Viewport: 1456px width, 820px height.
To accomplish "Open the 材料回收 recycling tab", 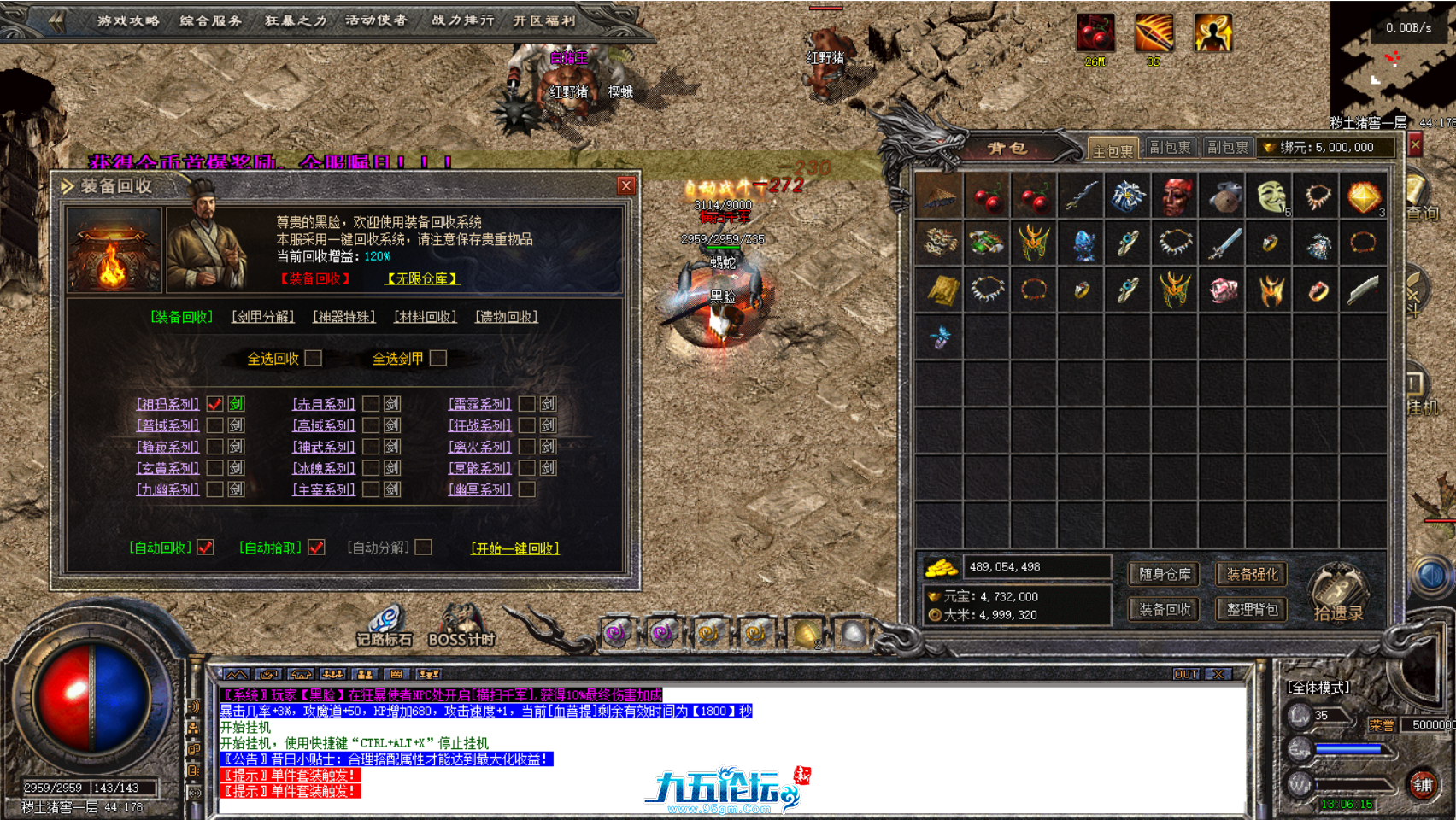I will click(x=426, y=316).
